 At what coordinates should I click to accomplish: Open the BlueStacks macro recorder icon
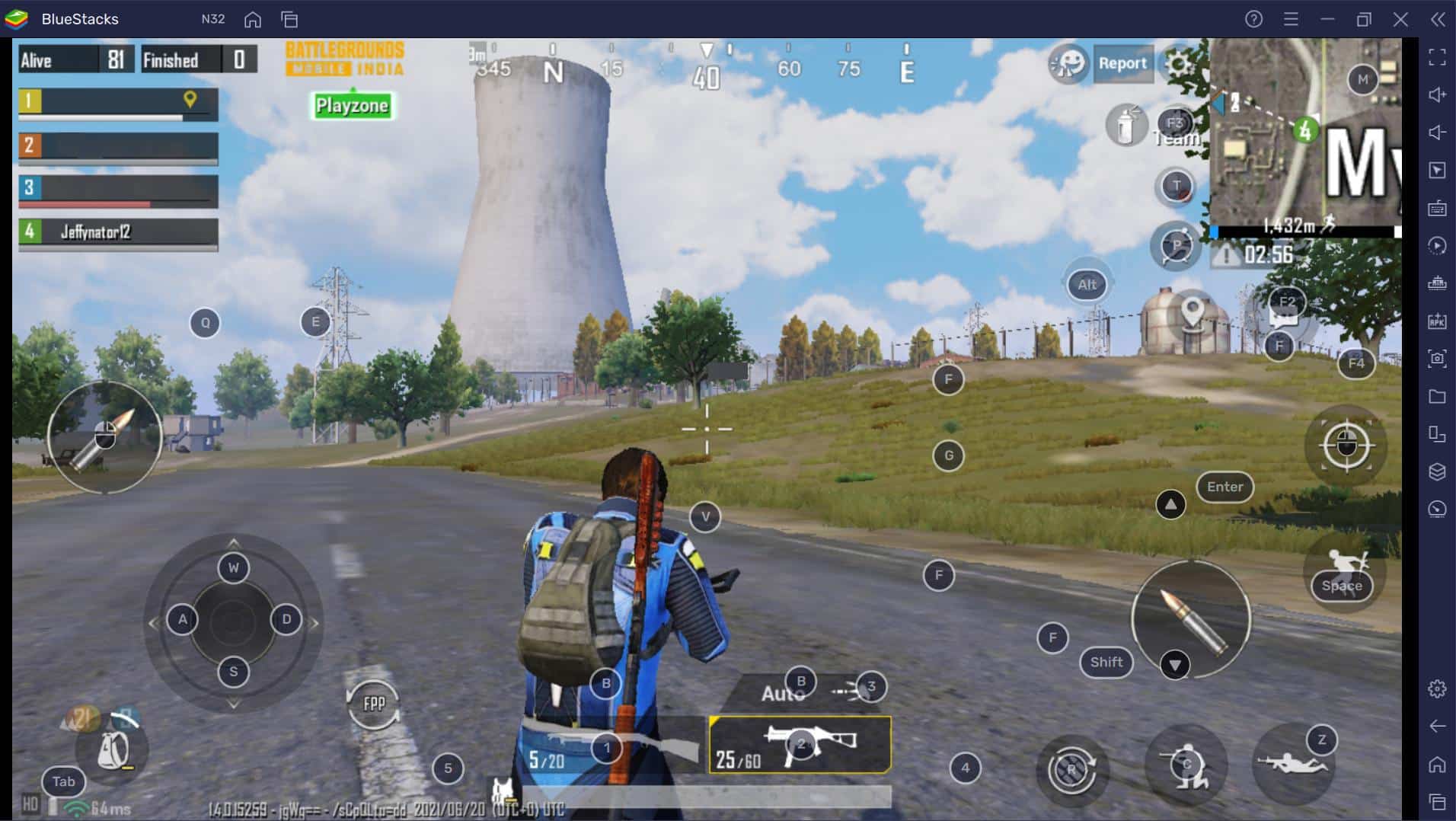point(1436,245)
